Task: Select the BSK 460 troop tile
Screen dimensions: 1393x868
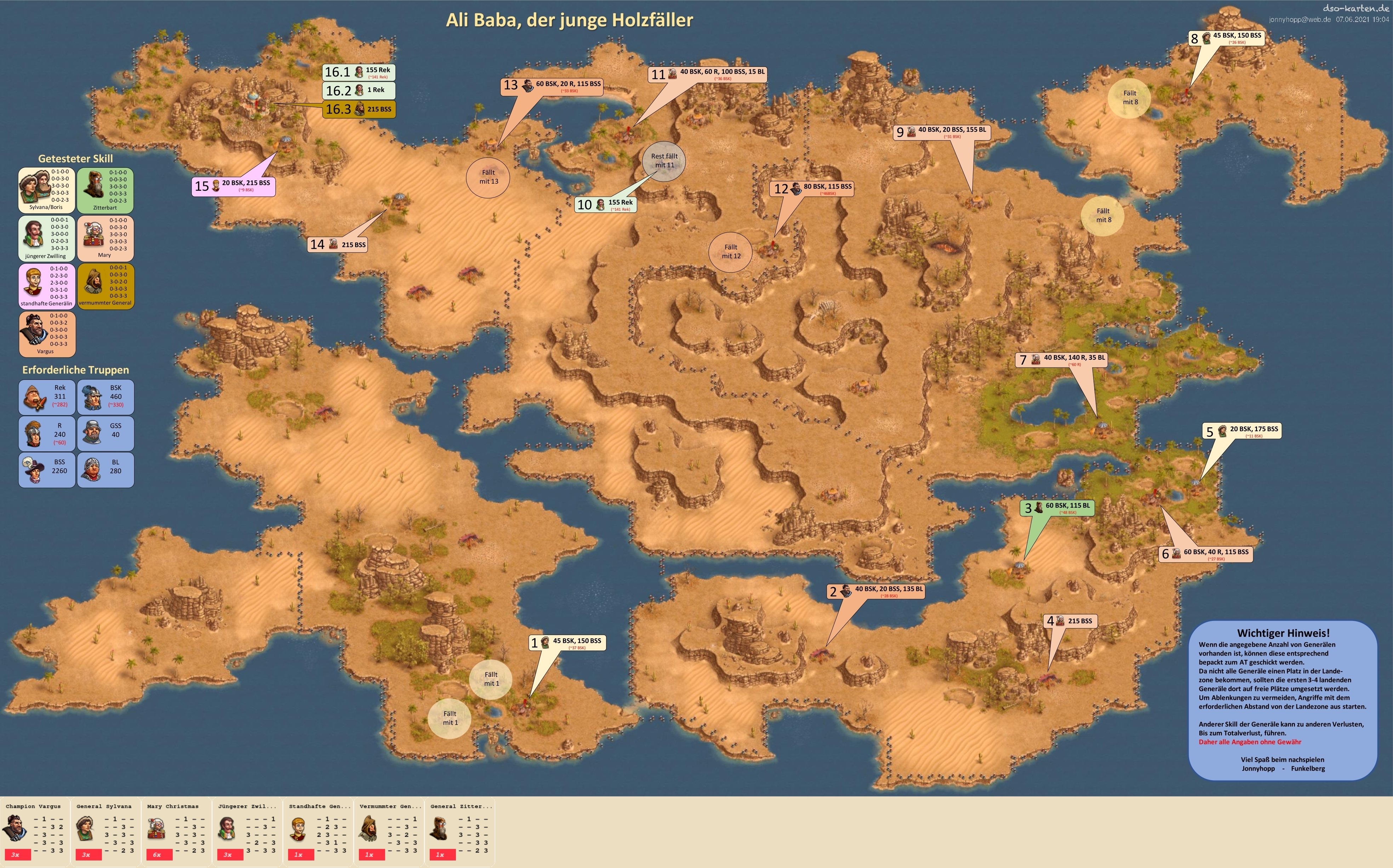Action: click(105, 397)
